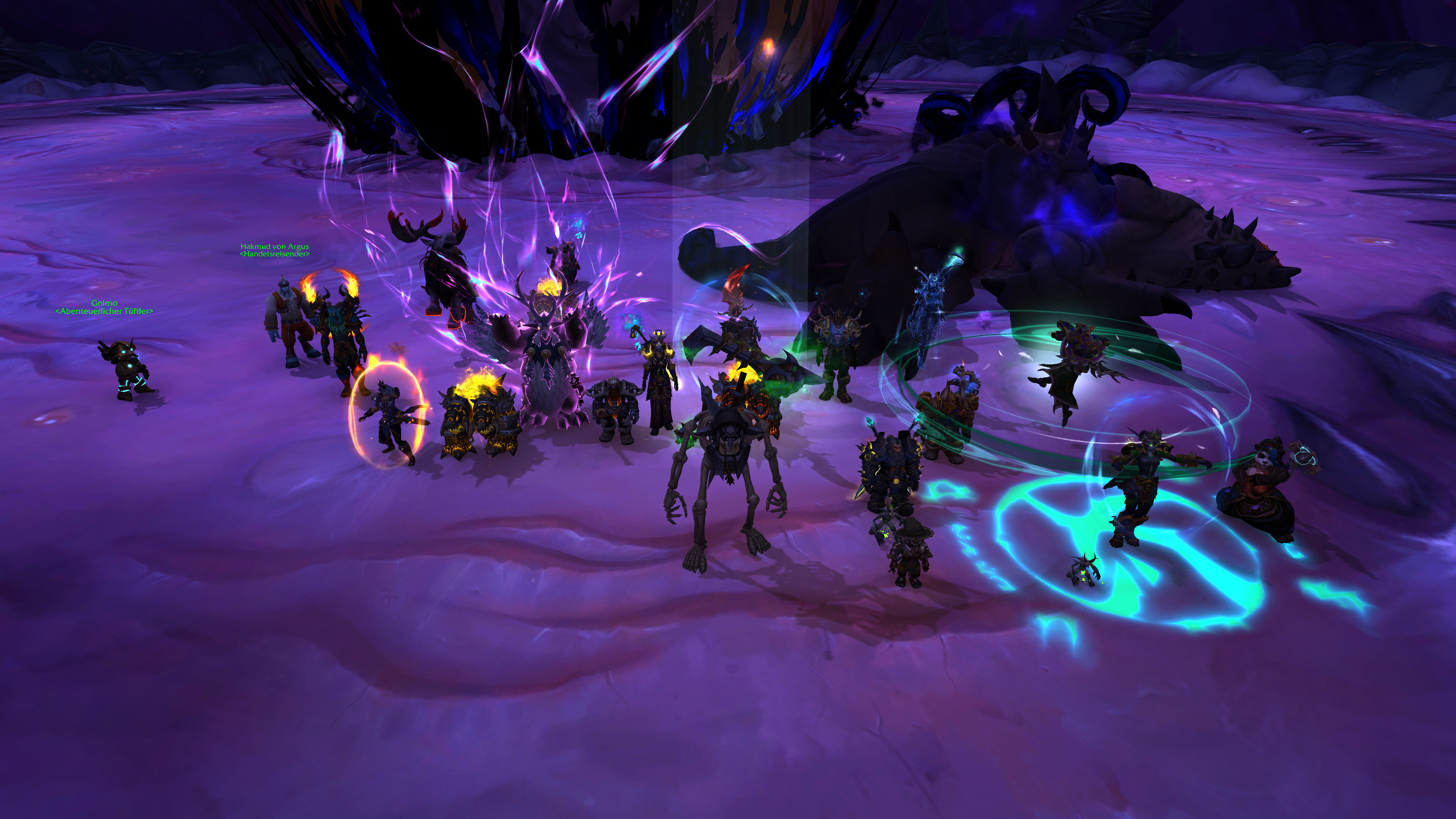Target the Gnimo name label
The image size is (1456, 819).
click(105, 303)
